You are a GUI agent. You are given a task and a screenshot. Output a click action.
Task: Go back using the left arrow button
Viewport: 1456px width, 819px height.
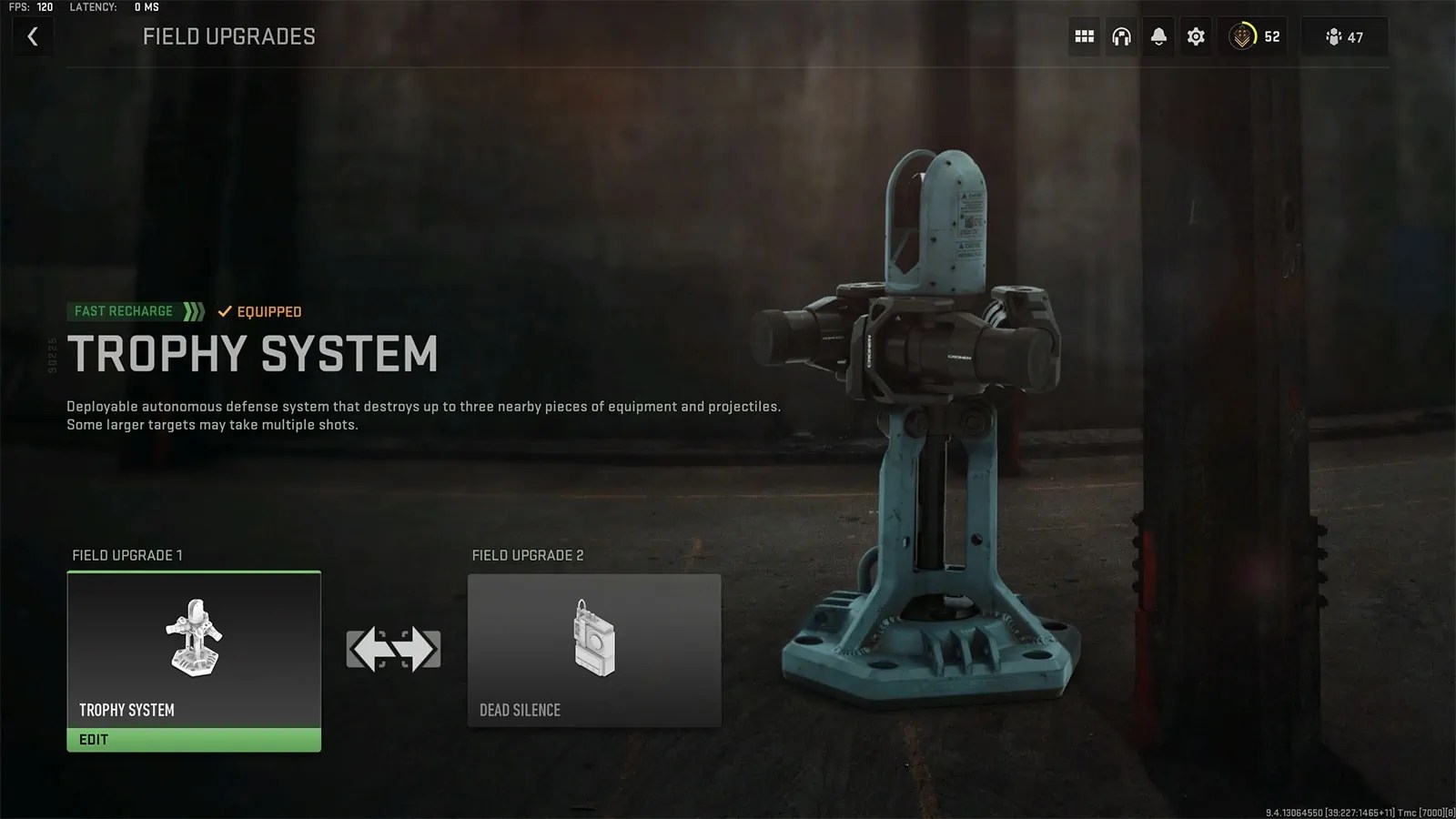33,36
